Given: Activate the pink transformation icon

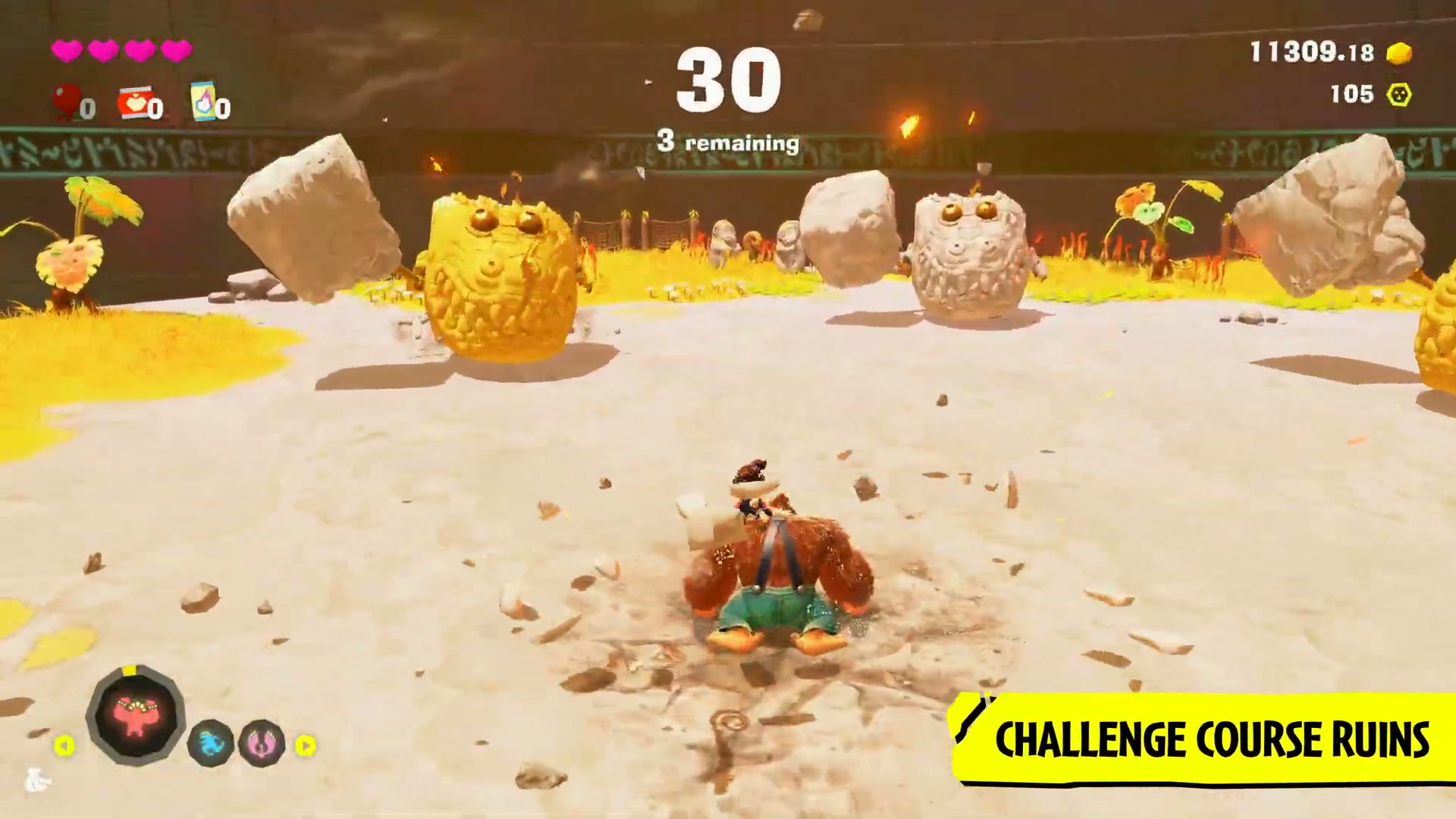Looking at the screenshot, I should click(262, 743).
